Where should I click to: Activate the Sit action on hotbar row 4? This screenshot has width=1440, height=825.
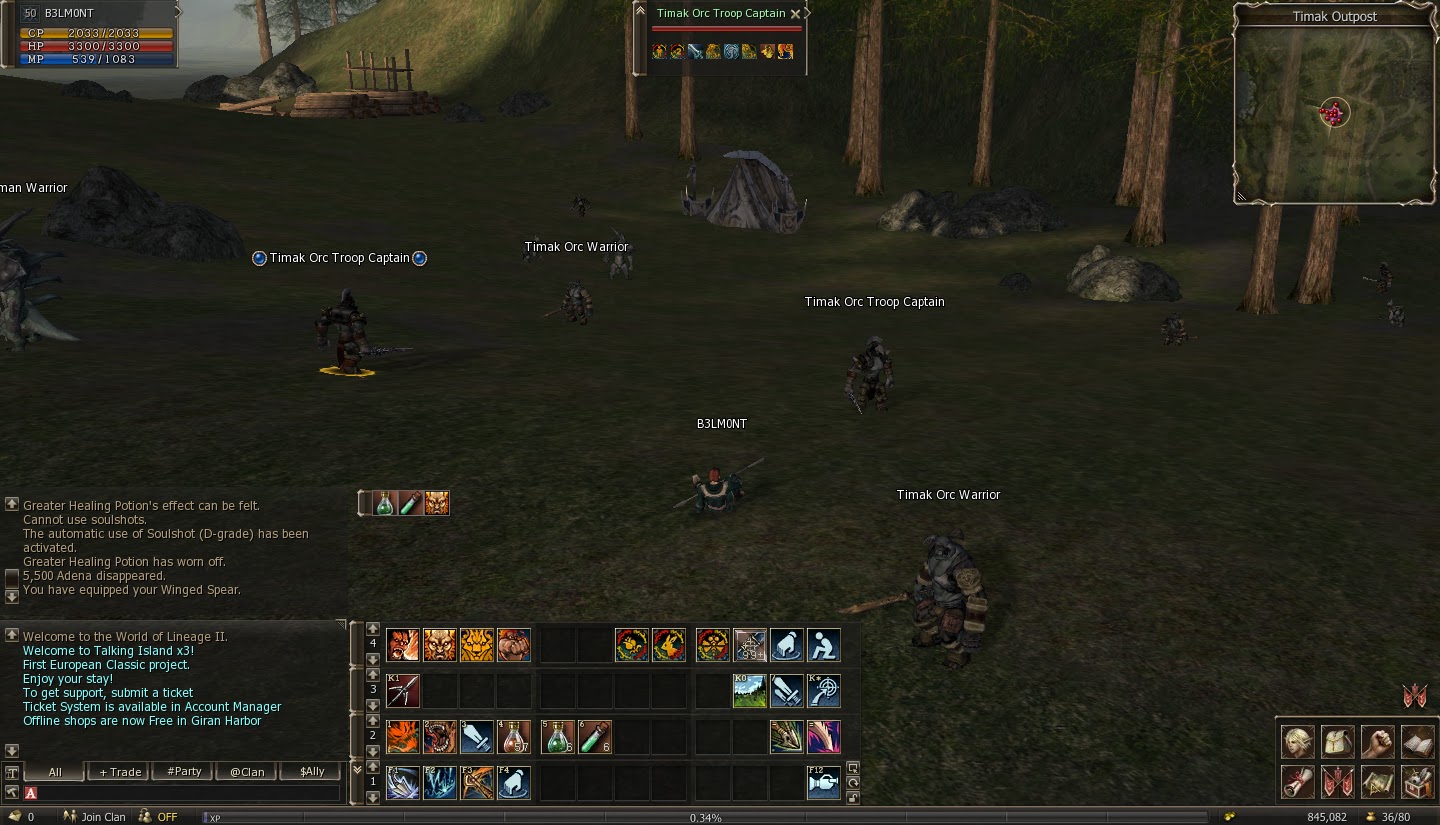pyautogui.click(x=823, y=645)
